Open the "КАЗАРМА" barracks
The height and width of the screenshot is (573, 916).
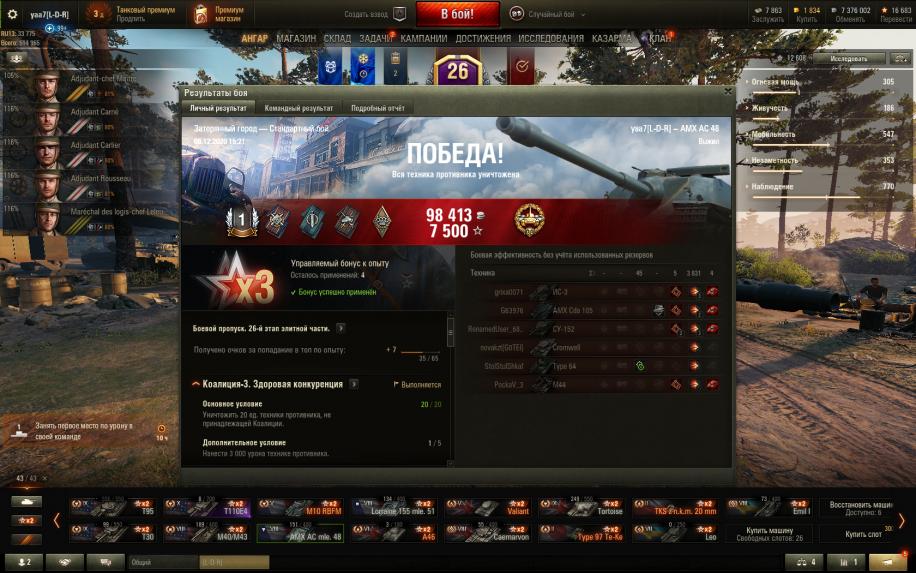(612, 39)
